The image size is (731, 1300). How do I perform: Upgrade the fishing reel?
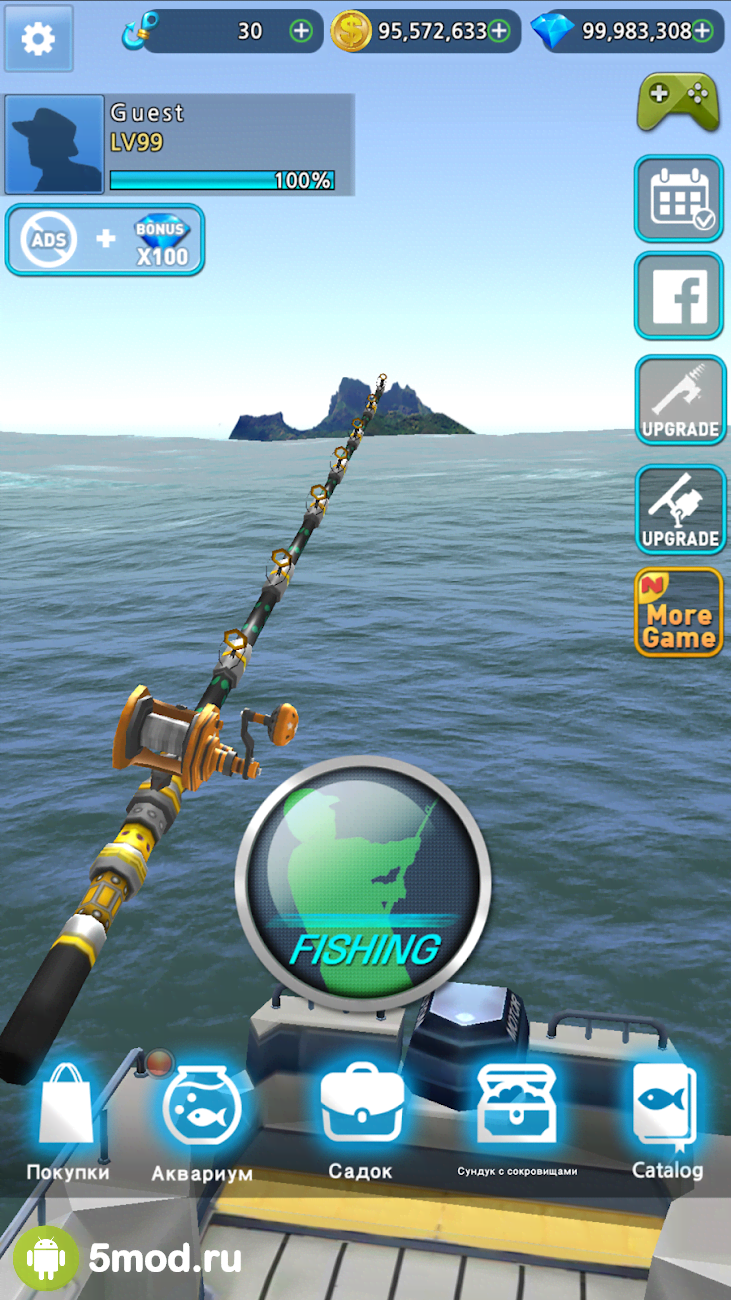click(679, 509)
